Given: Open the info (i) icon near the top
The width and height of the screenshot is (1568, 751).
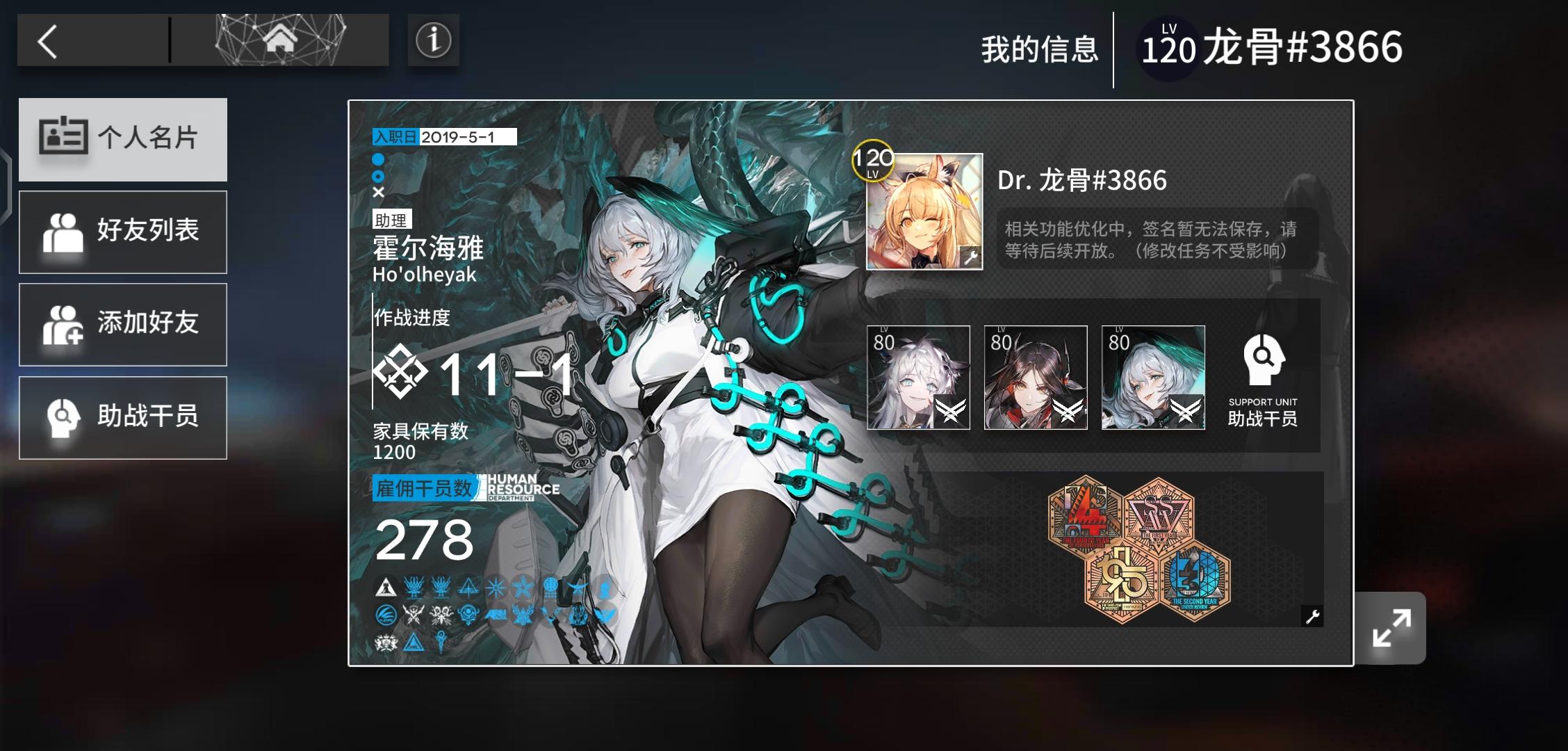Looking at the screenshot, I should pos(432,41).
